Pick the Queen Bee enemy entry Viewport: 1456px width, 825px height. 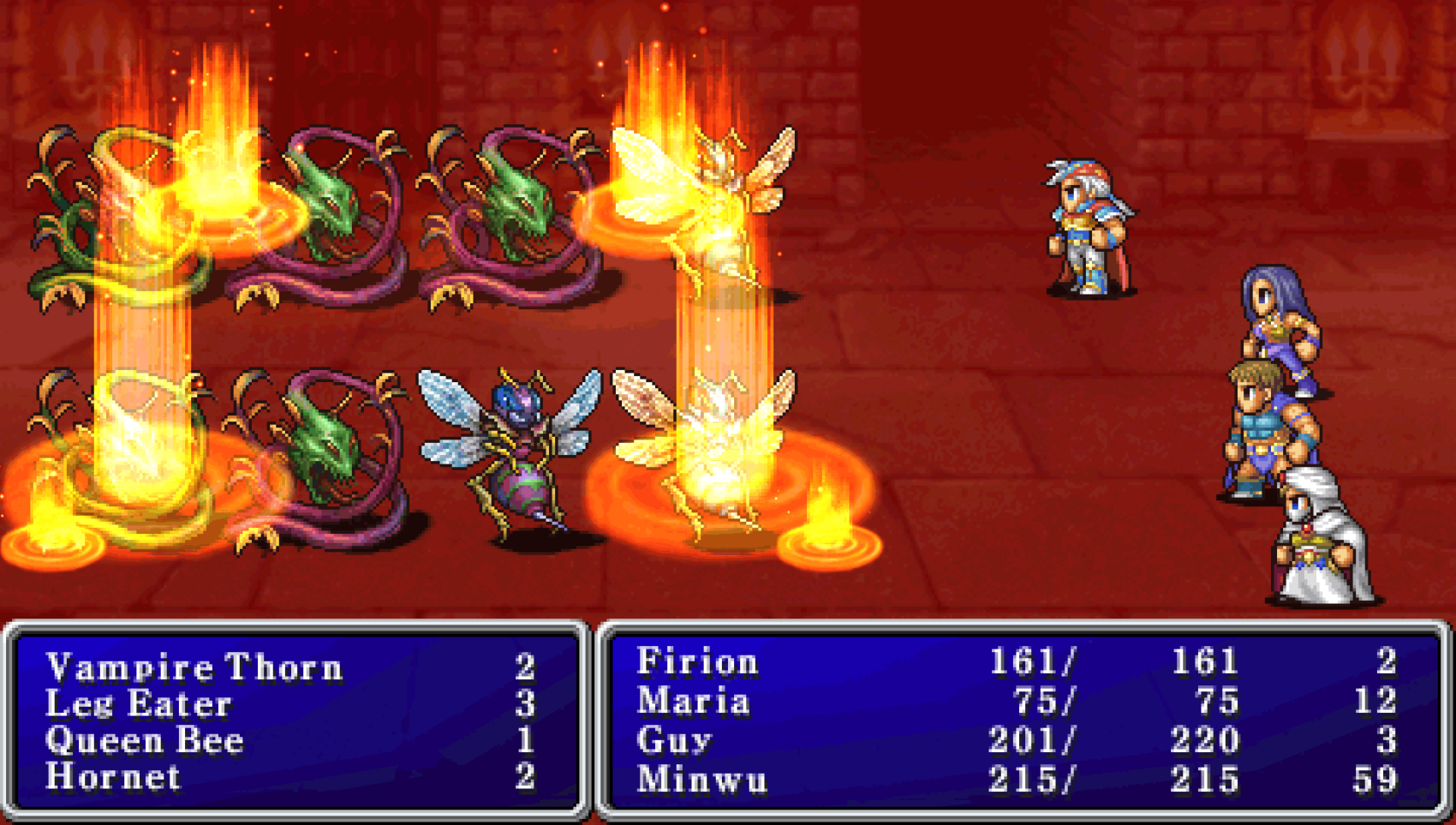(x=145, y=741)
